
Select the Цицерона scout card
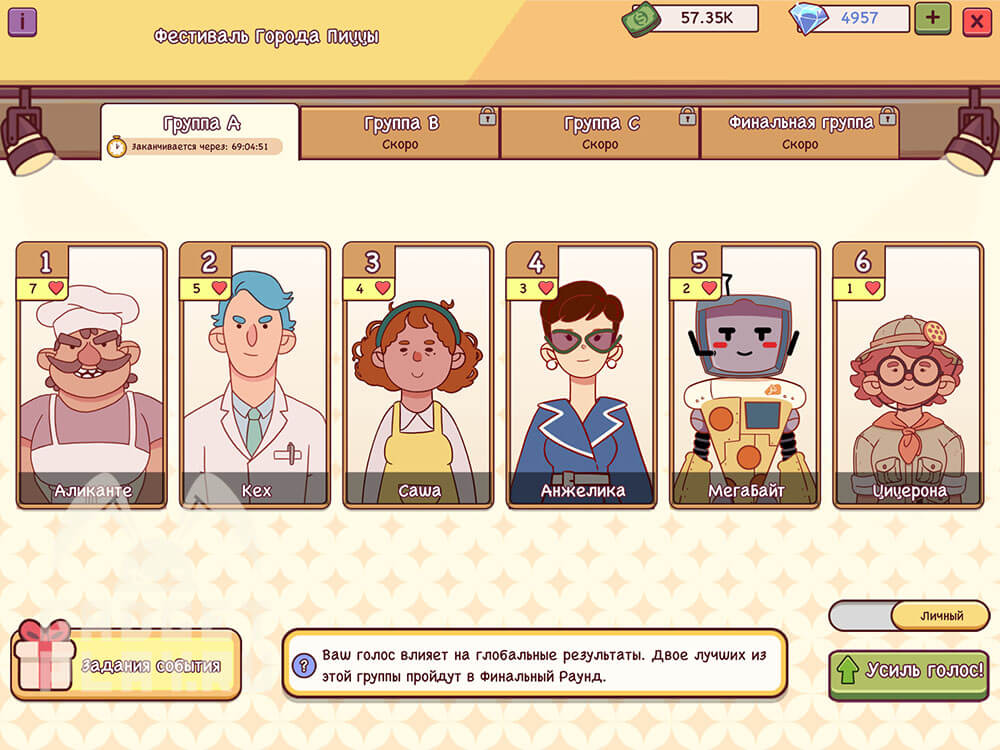click(x=908, y=375)
